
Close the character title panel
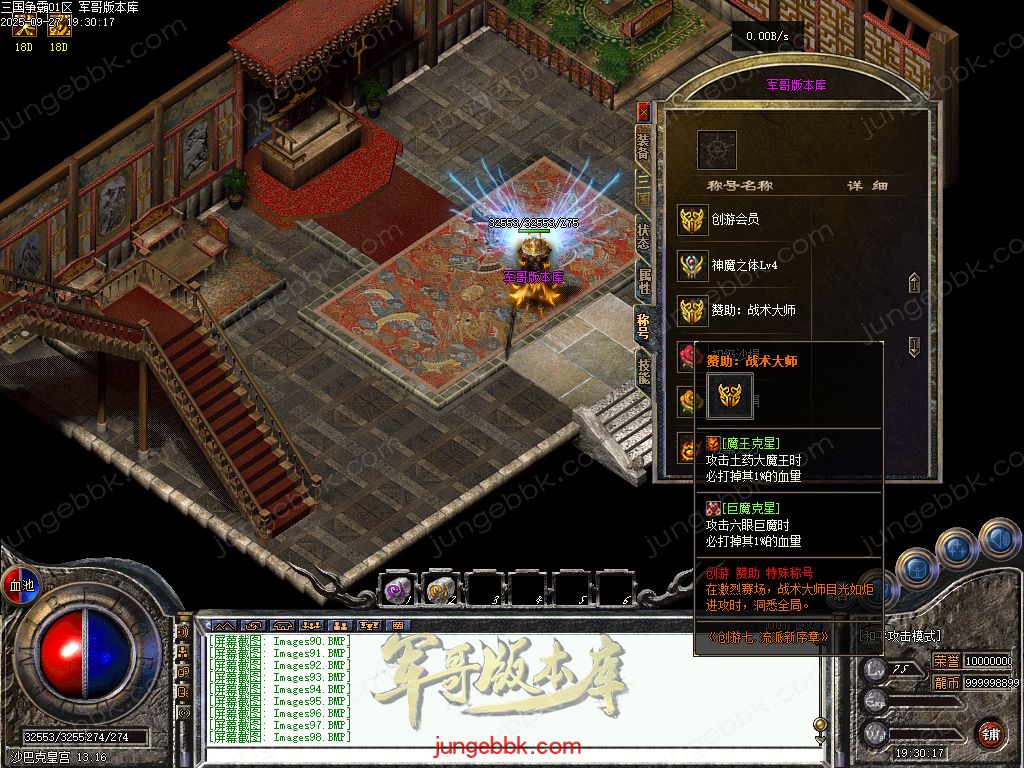coord(642,111)
